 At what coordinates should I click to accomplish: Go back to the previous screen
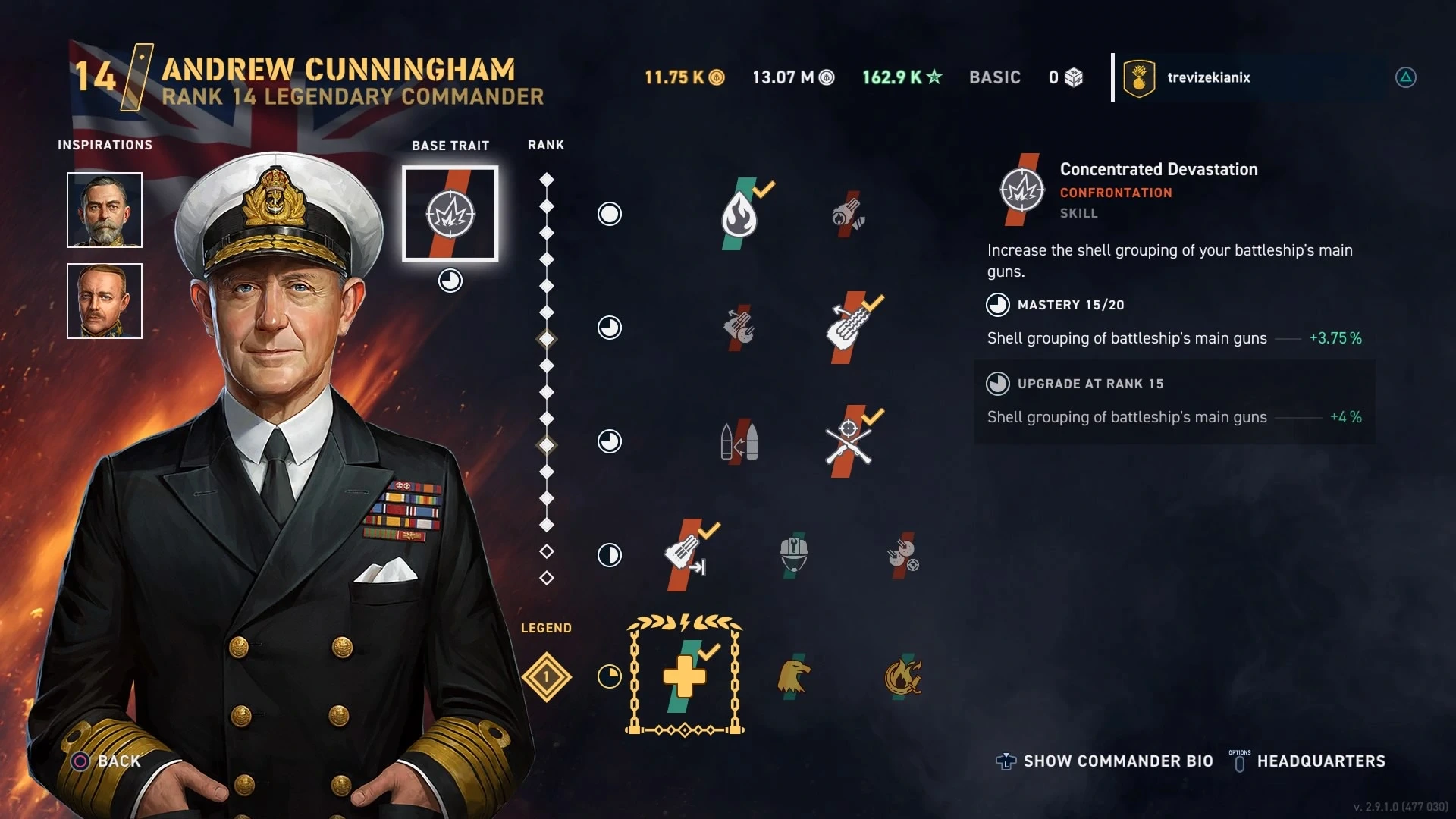tap(119, 761)
